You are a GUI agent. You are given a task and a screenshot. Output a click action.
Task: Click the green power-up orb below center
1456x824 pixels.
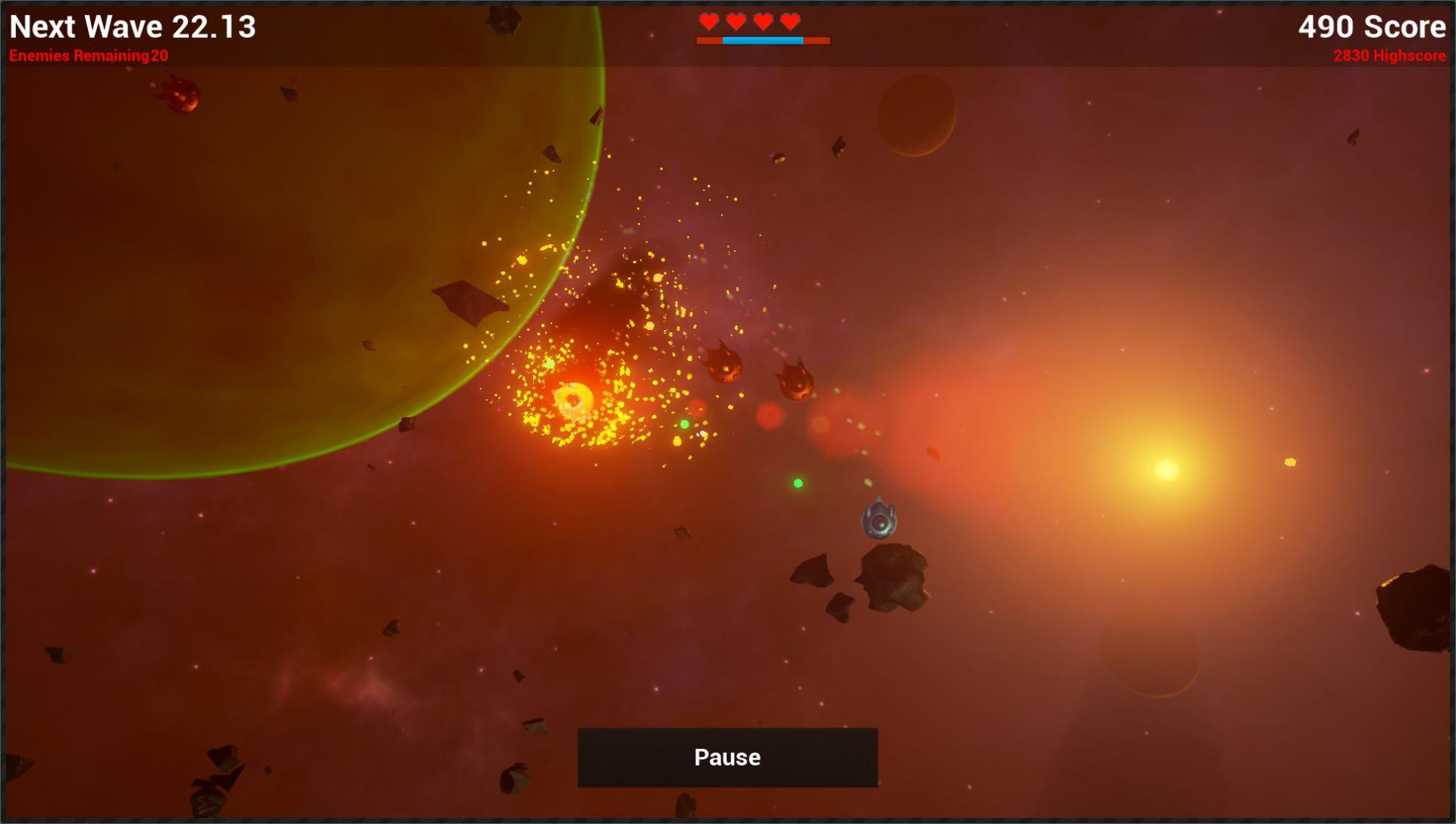(x=796, y=482)
